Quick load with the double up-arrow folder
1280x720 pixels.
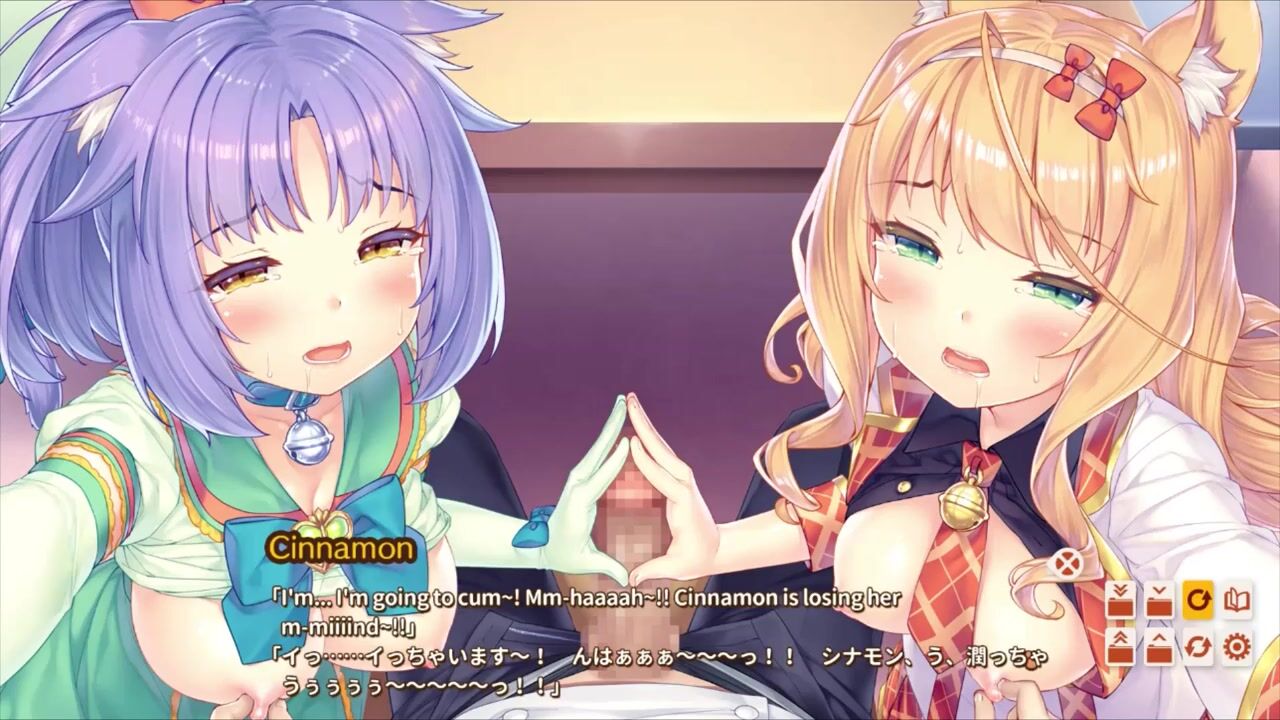click(x=1121, y=647)
